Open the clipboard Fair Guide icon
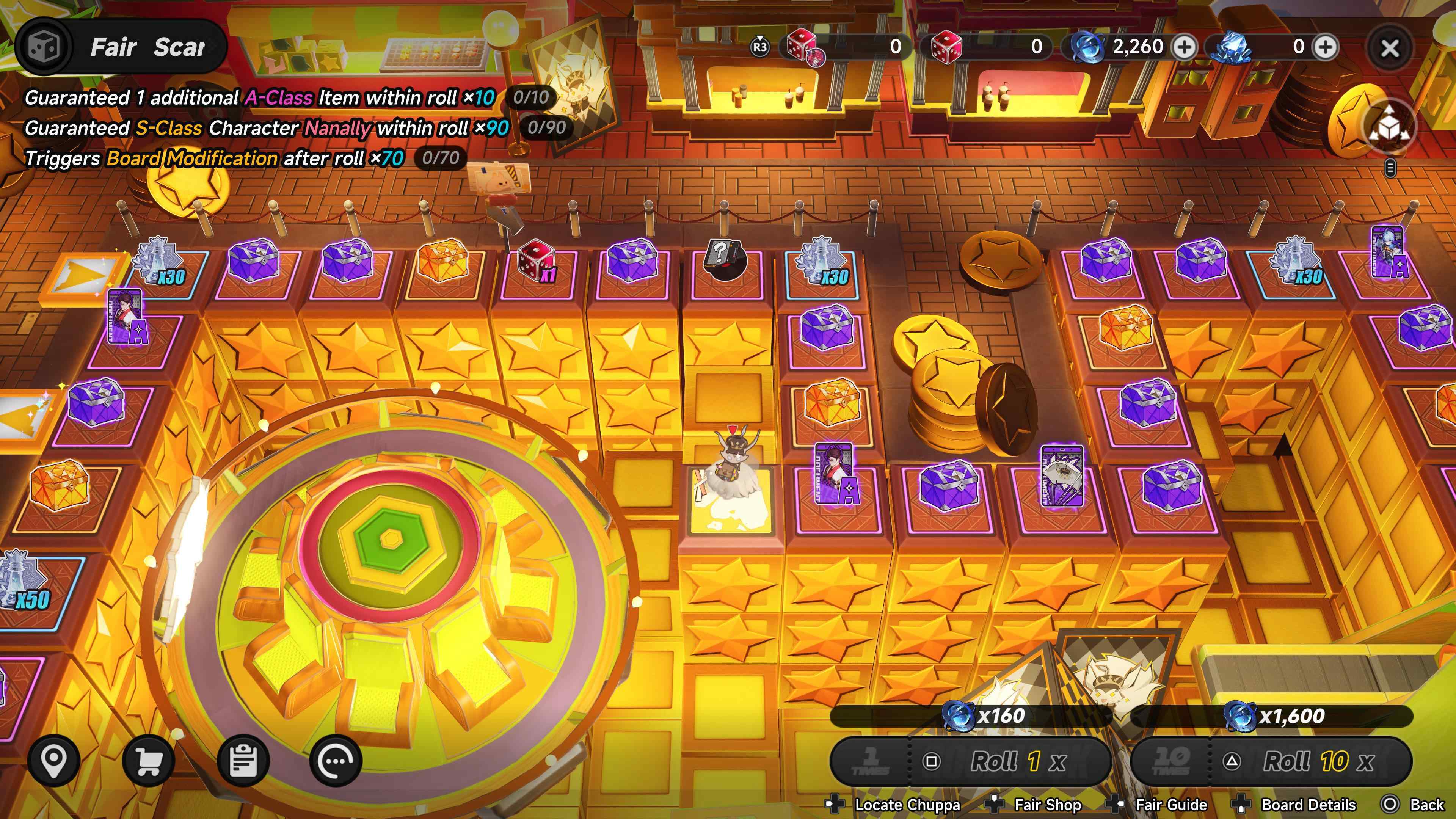This screenshot has height=819, width=1456. [x=243, y=761]
